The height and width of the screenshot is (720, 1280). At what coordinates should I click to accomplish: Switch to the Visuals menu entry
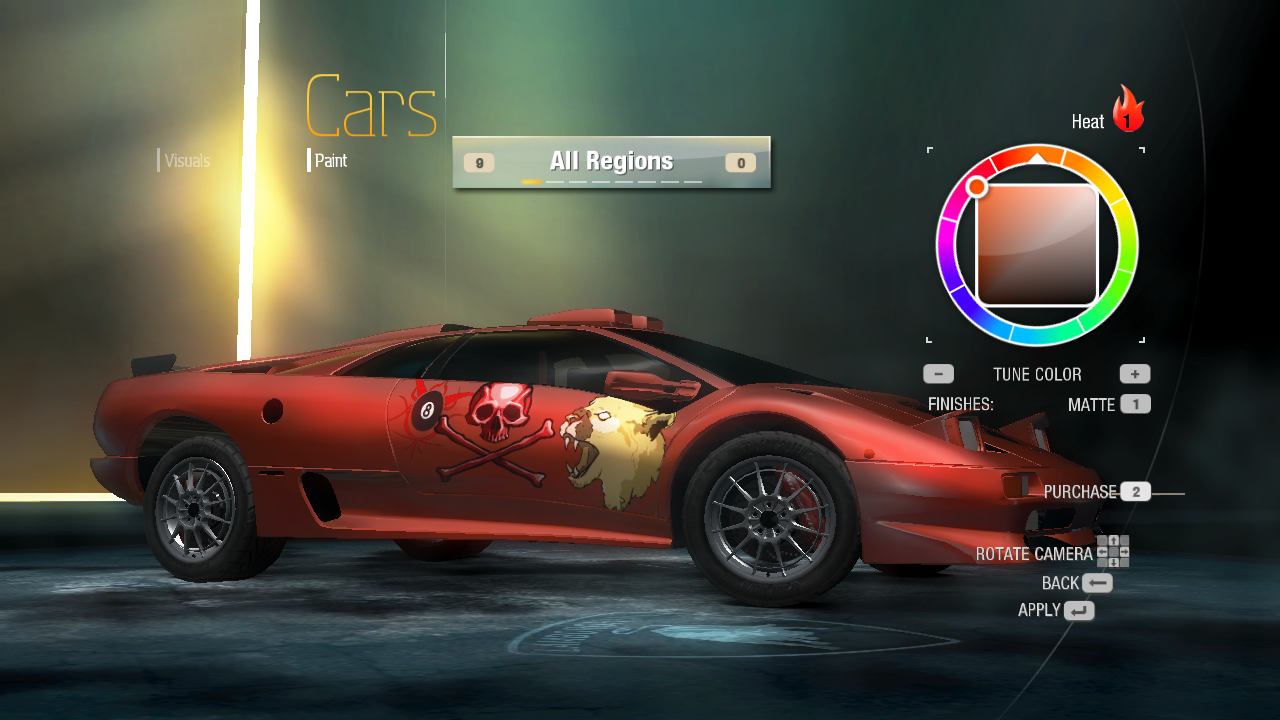[x=187, y=161]
